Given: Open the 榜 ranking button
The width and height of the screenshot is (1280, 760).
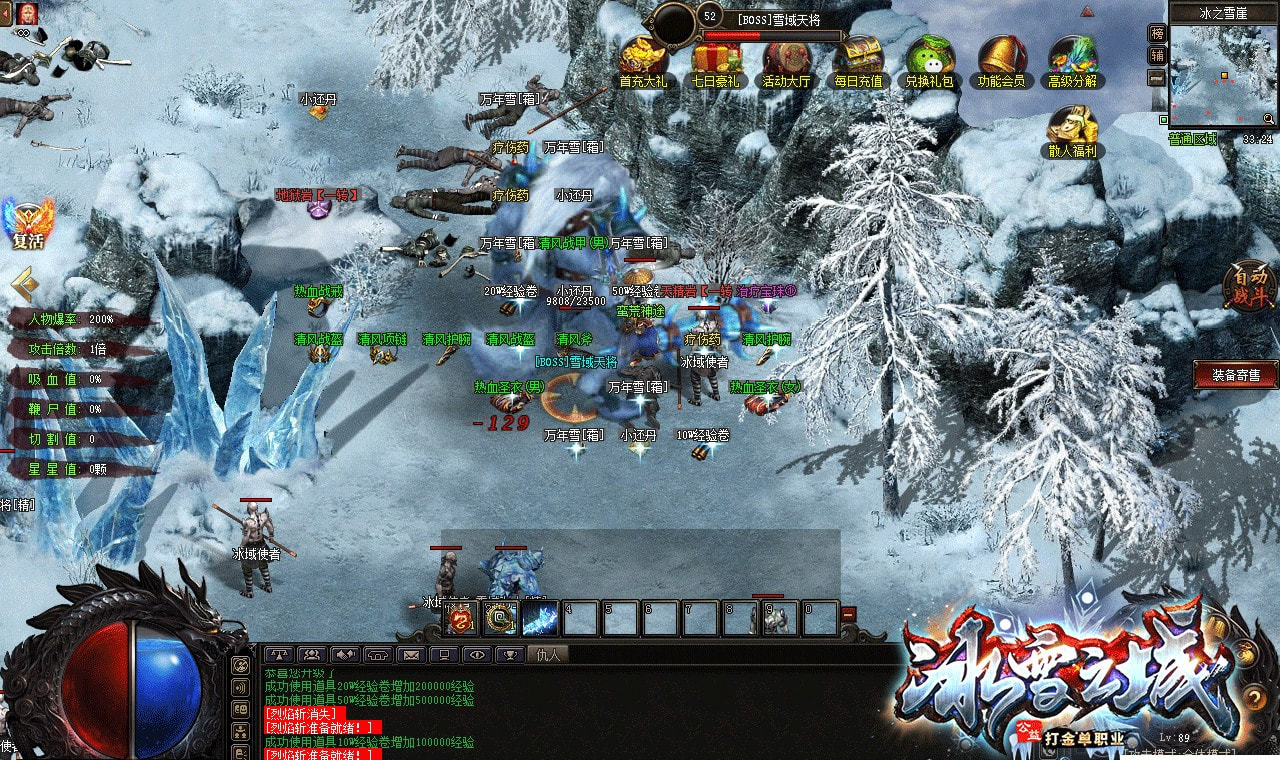Looking at the screenshot, I should 1157,33.
